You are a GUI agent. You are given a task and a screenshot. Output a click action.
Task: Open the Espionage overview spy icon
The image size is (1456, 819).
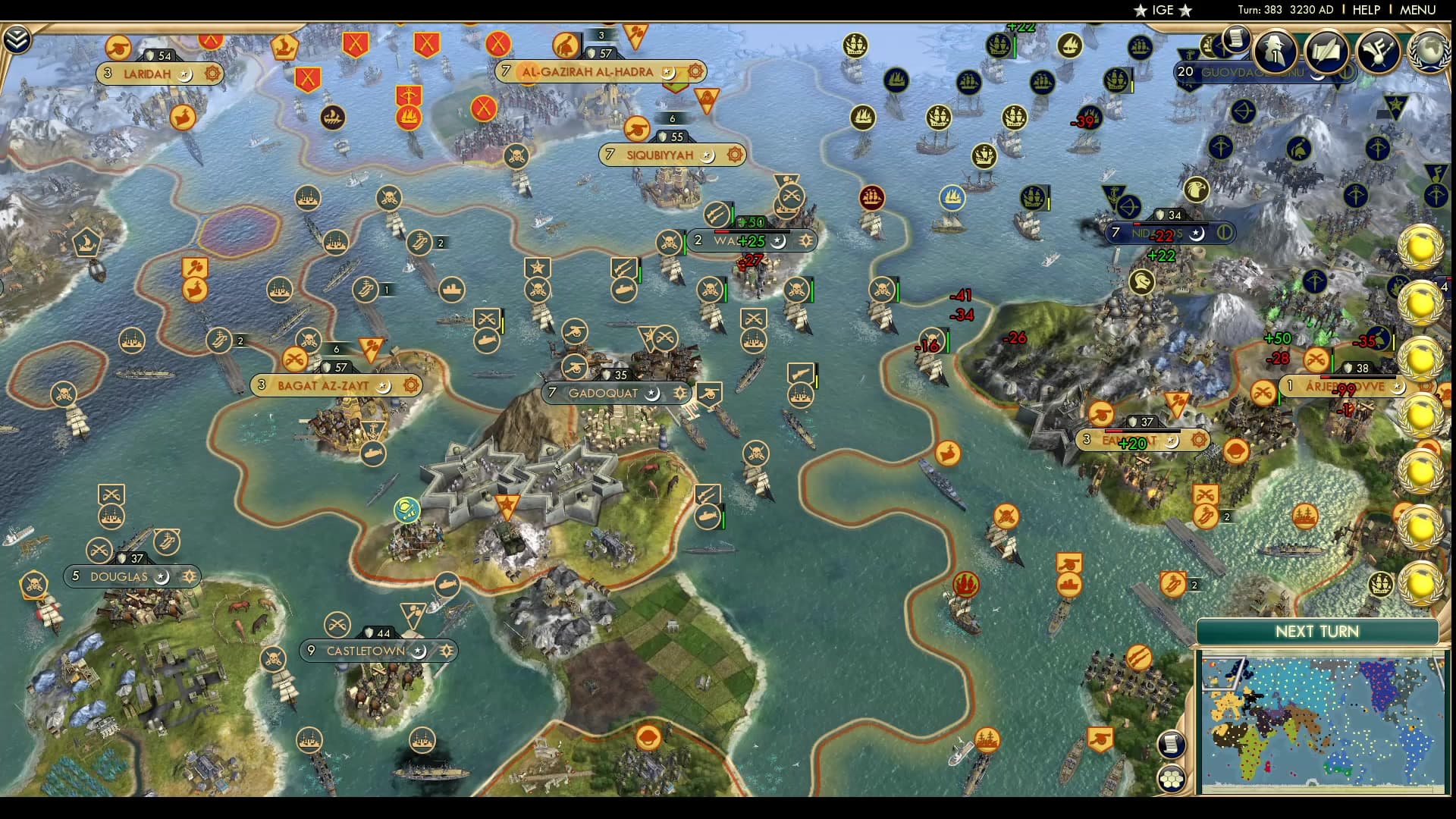pos(1274,49)
